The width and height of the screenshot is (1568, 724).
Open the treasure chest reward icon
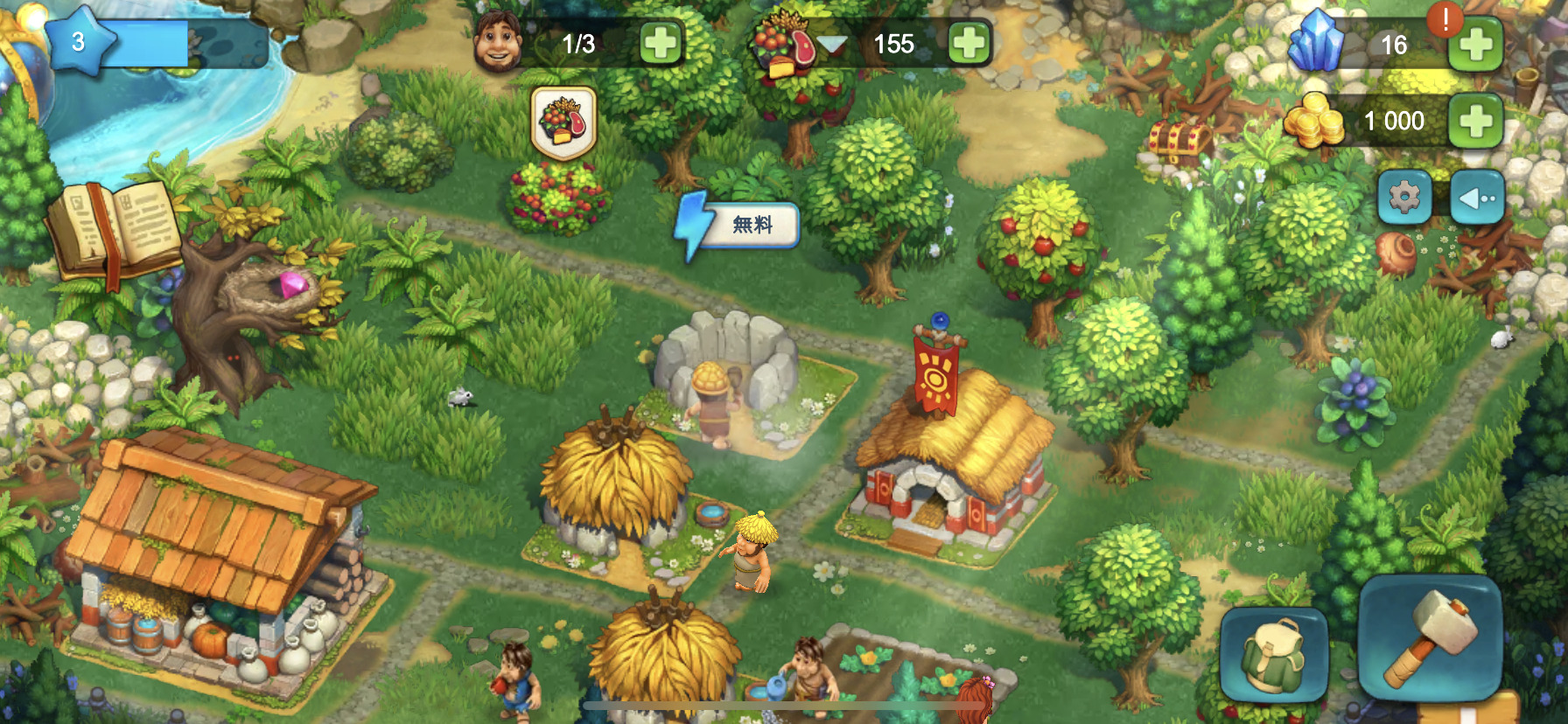pyautogui.click(x=1179, y=138)
